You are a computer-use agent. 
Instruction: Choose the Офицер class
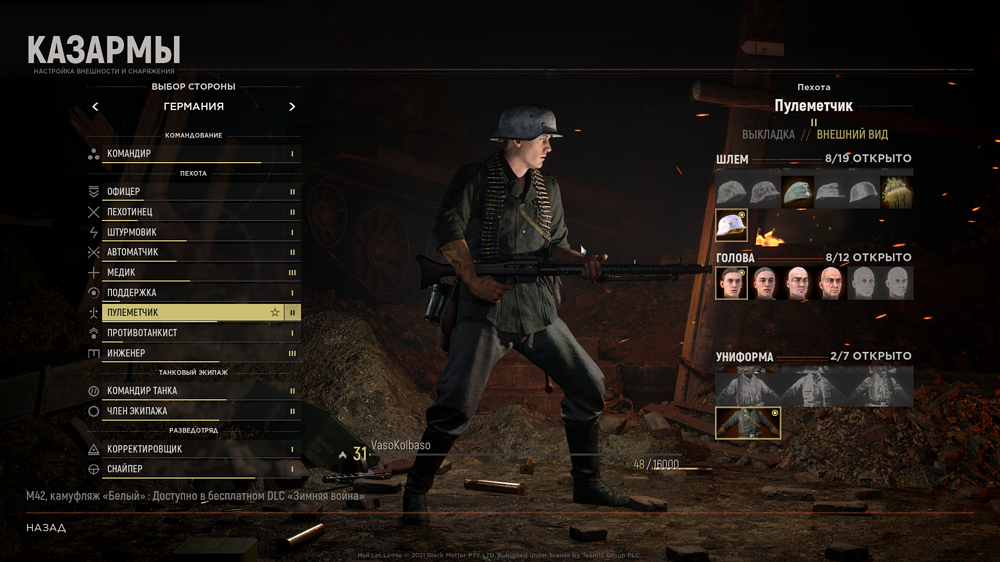click(192, 192)
